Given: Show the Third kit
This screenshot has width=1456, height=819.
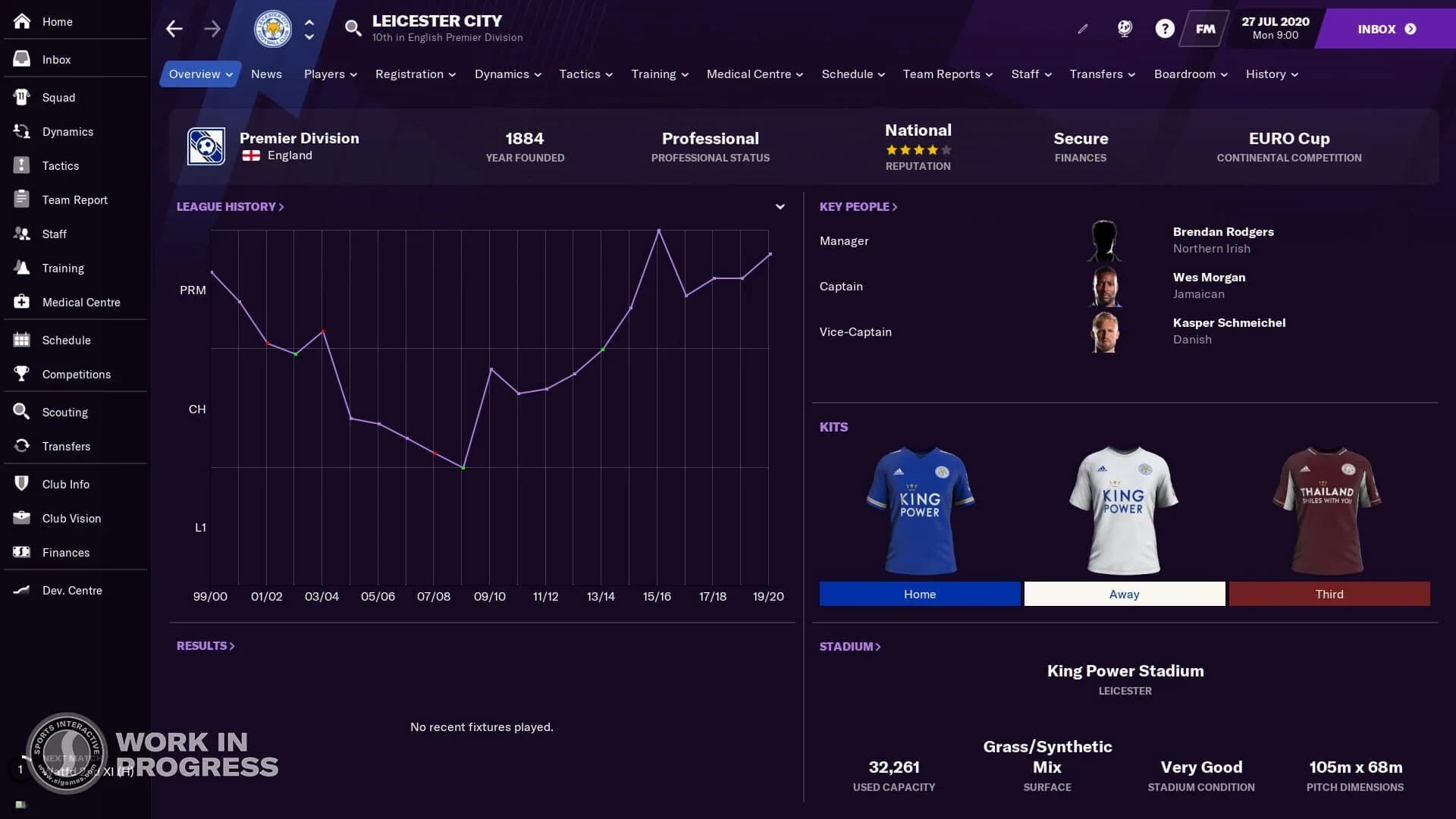Looking at the screenshot, I should pos(1330,594).
